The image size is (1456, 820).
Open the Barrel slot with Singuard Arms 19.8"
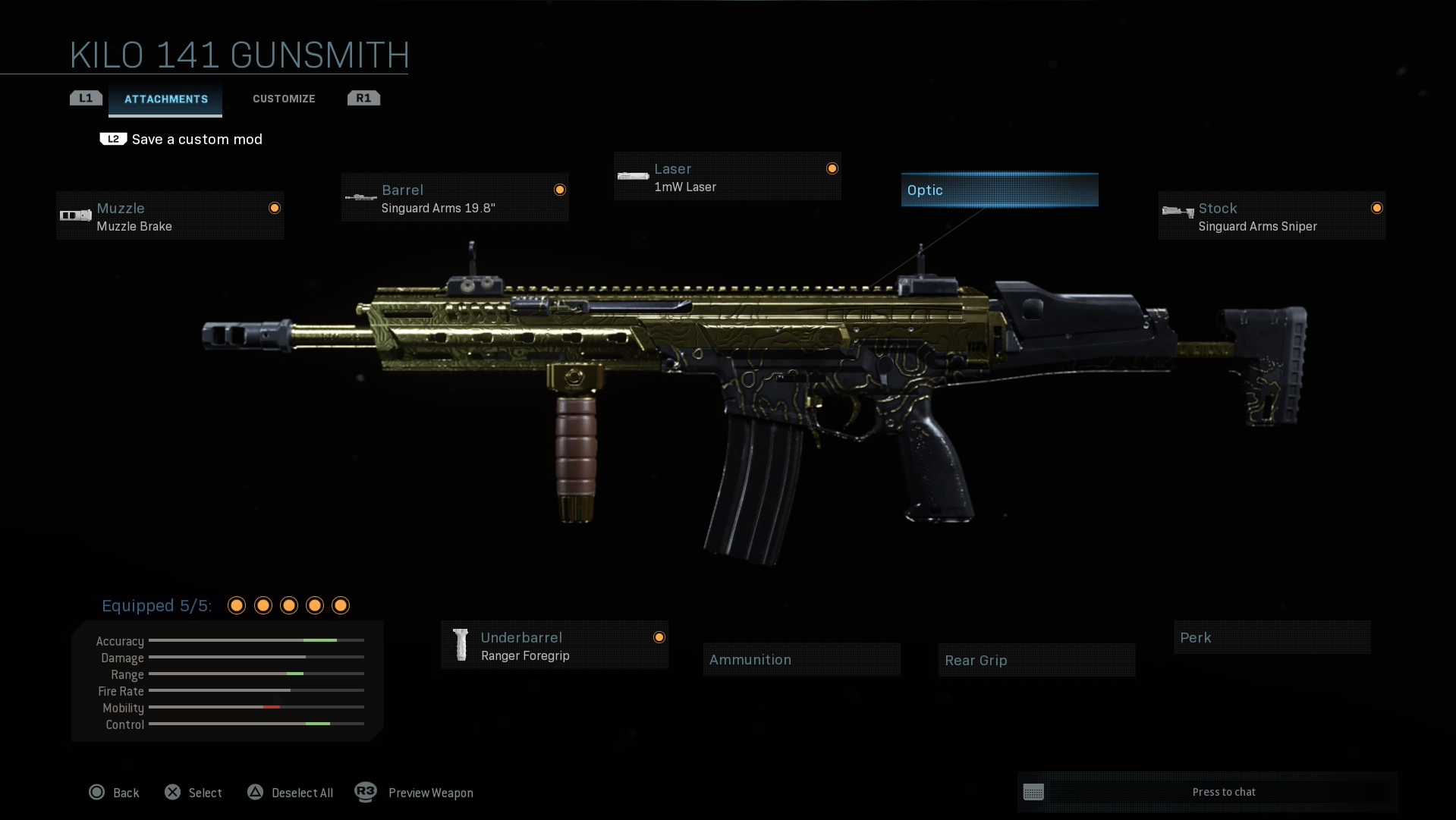pos(454,198)
